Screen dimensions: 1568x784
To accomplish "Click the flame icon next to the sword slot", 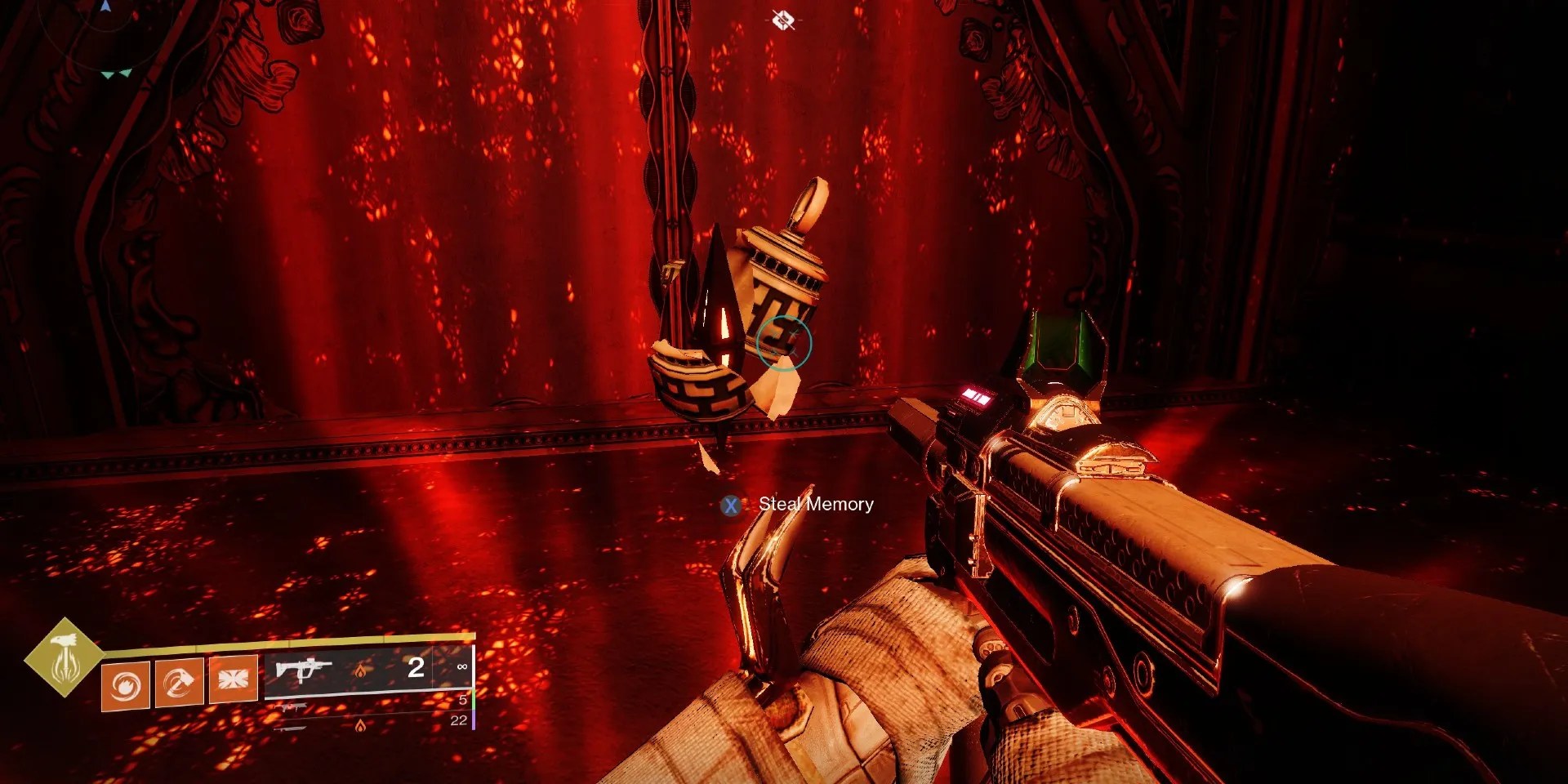I will click(361, 727).
